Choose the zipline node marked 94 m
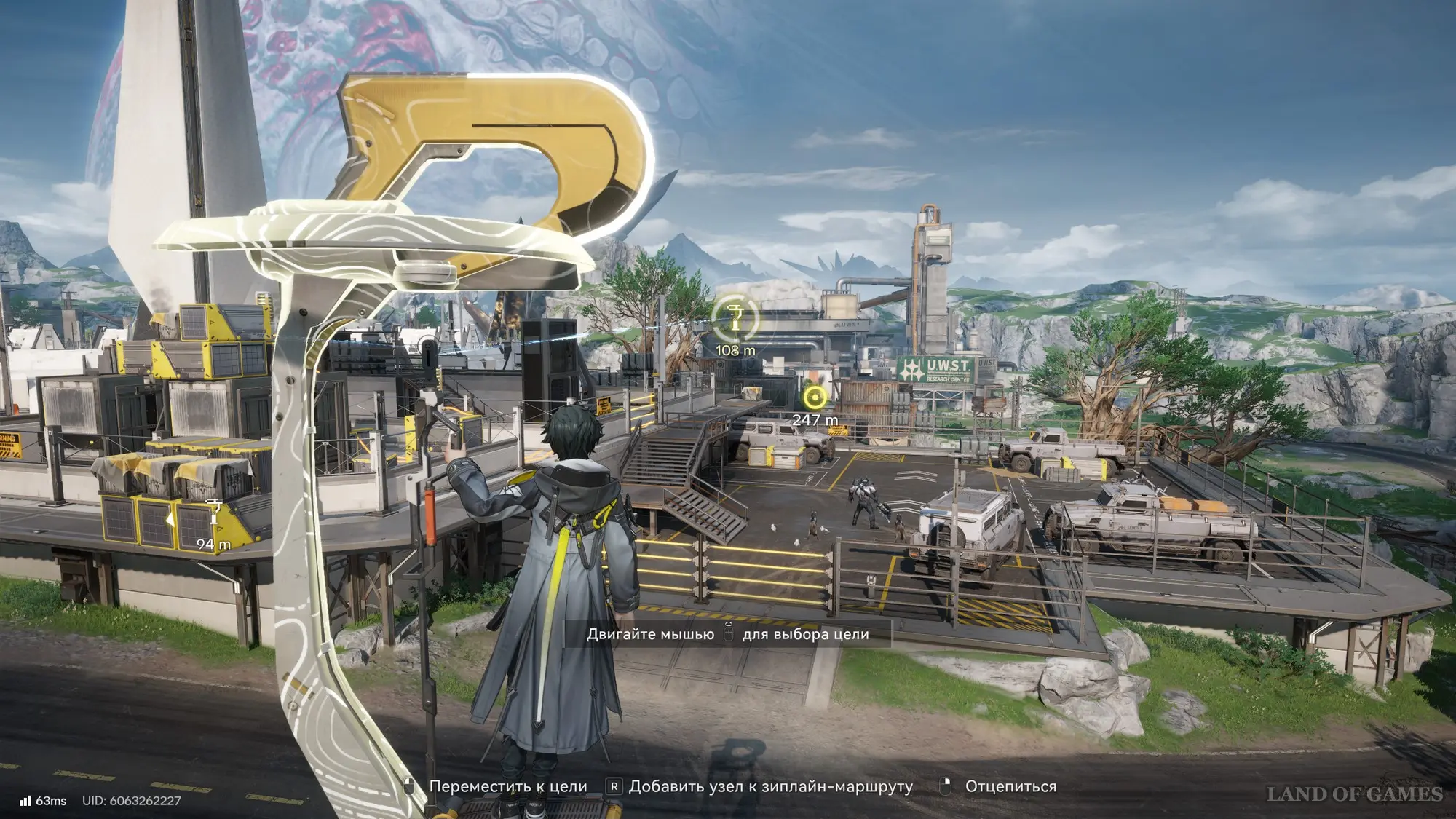Screen dimensions: 1456x819 point(213,512)
